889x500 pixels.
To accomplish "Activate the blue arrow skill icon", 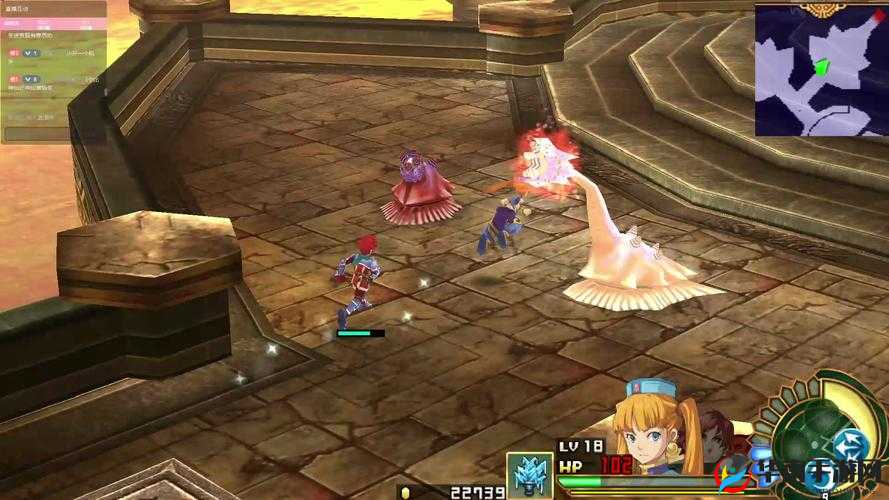I will tap(852, 444).
